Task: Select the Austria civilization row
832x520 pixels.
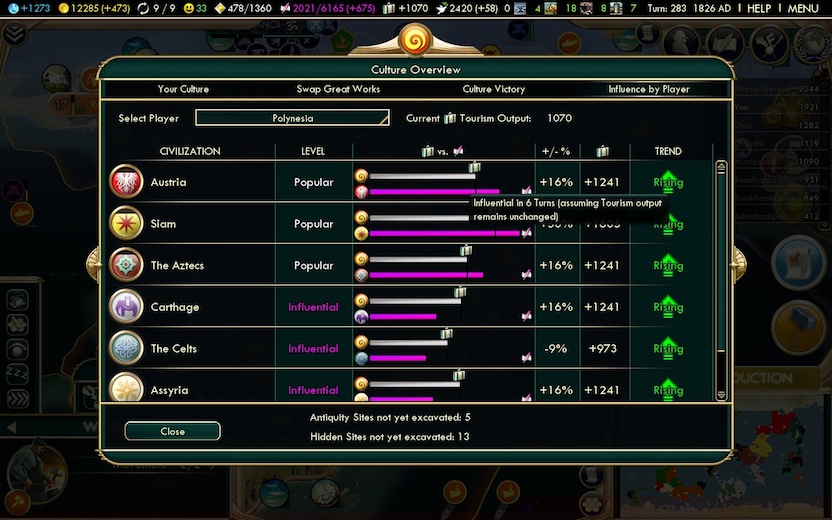Action: (168, 183)
